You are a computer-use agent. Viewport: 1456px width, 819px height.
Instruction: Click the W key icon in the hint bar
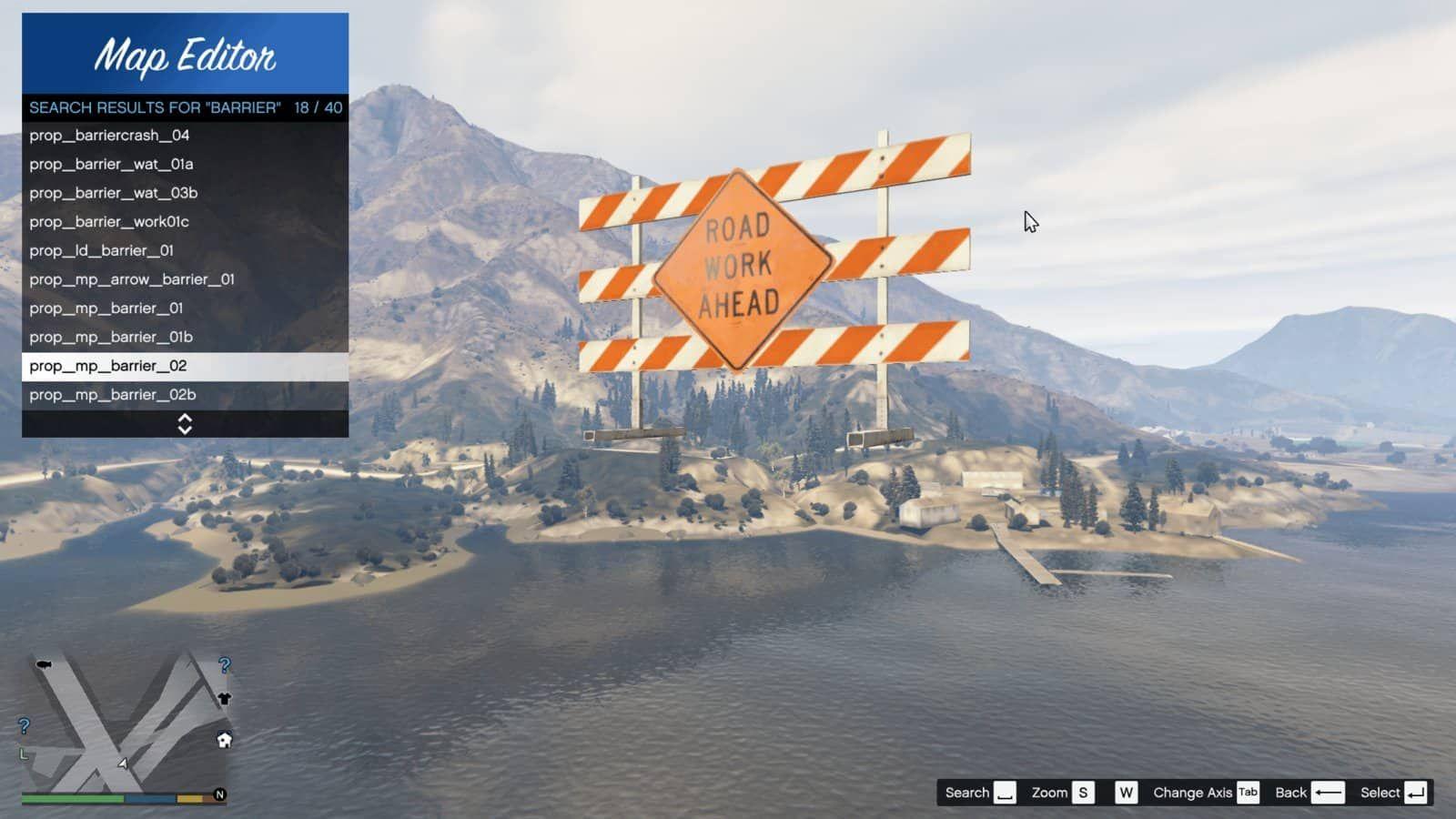pyautogui.click(x=1127, y=792)
